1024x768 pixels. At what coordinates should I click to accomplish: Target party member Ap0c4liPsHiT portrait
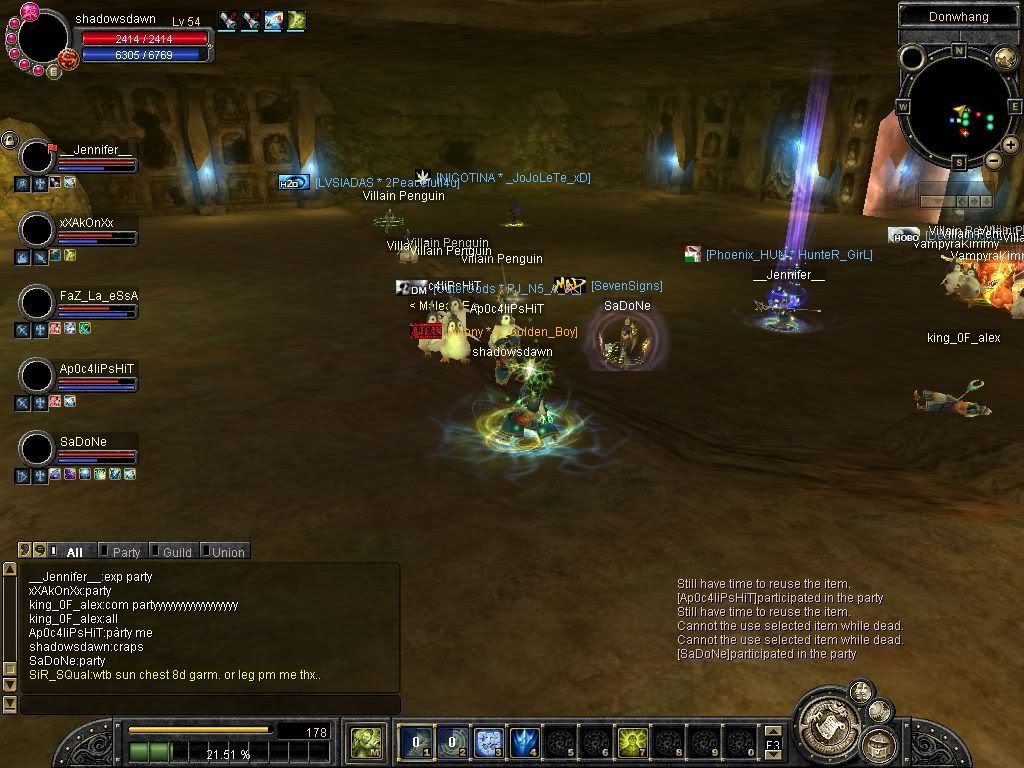pos(37,376)
